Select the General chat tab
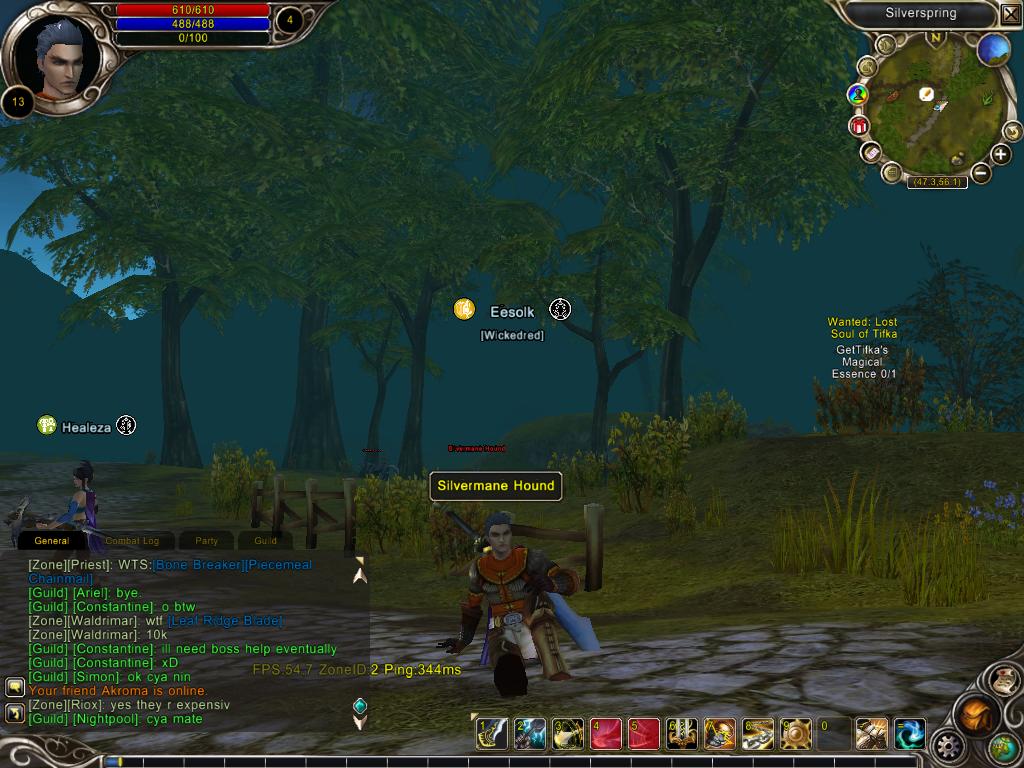Screen dimensions: 1024x768 tap(52, 541)
